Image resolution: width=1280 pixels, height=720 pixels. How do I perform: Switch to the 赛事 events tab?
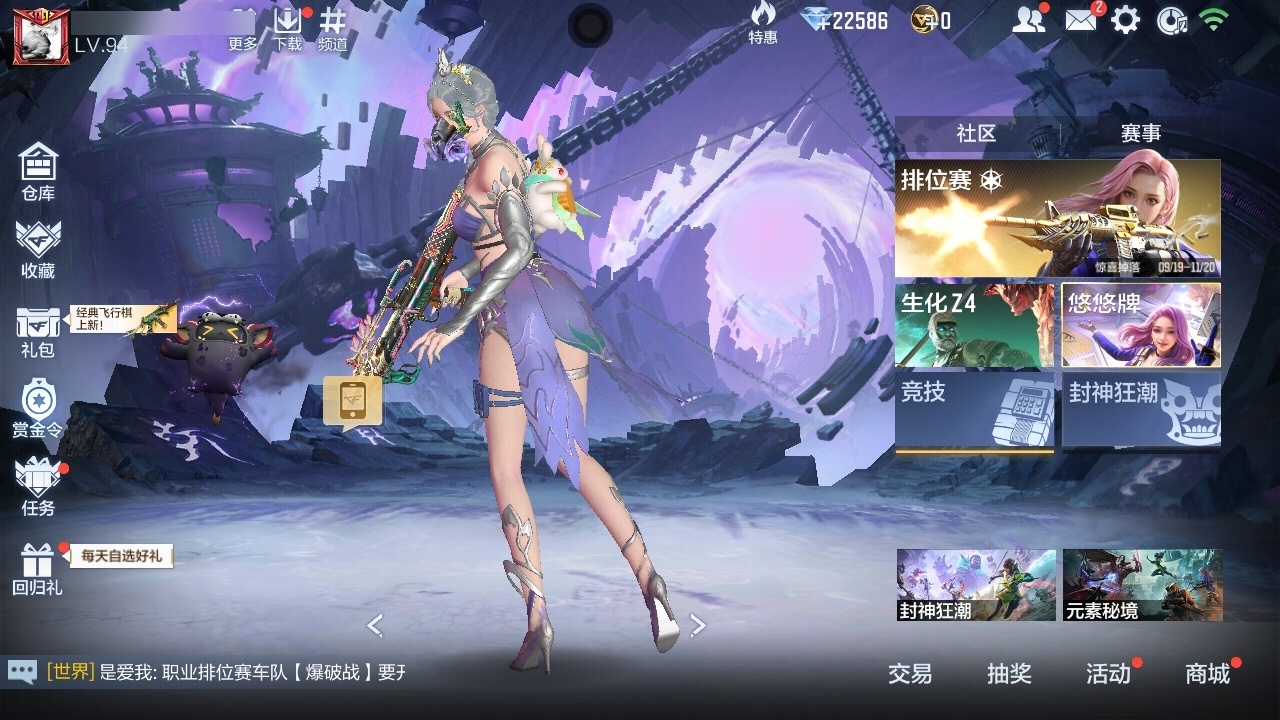[x=1141, y=134]
